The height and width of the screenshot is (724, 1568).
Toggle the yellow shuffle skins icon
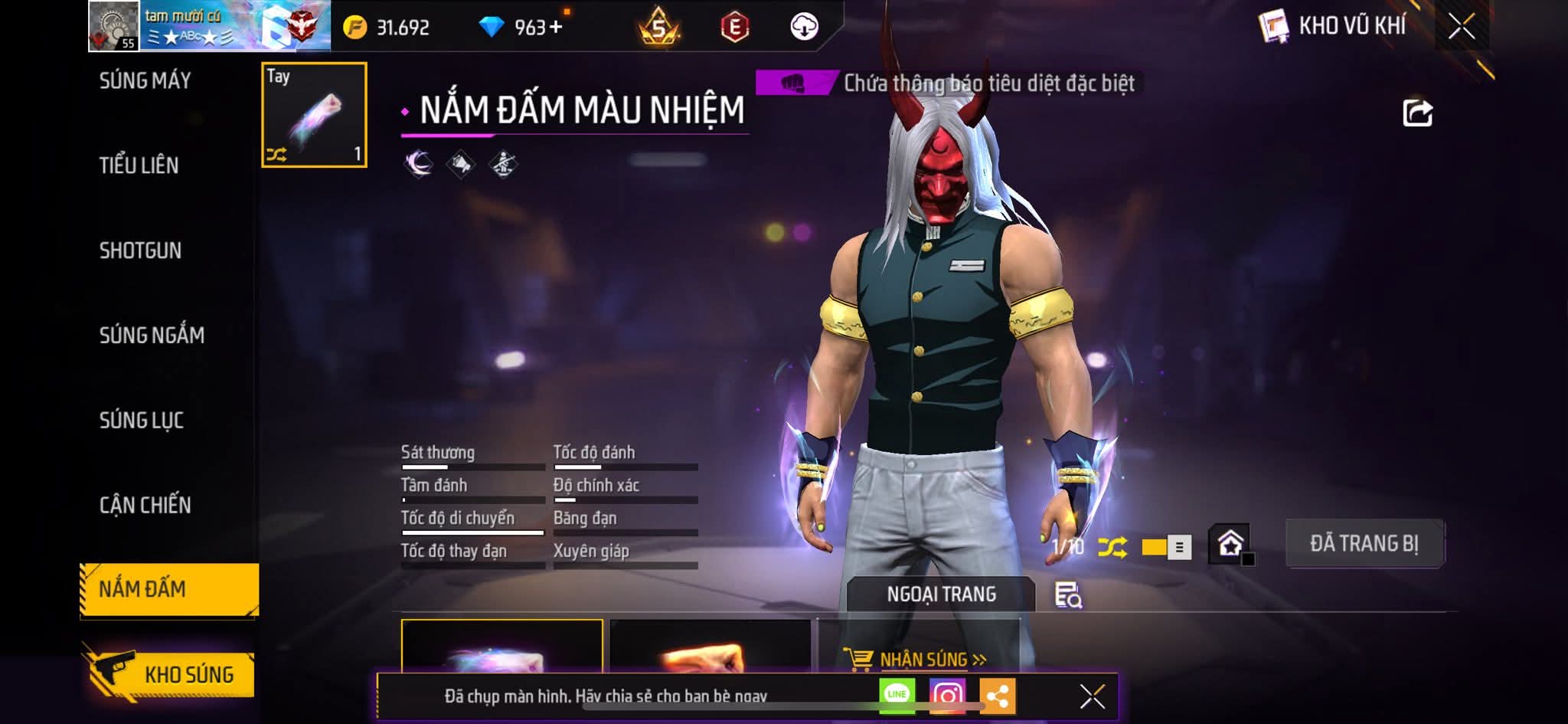[x=1112, y=547]
